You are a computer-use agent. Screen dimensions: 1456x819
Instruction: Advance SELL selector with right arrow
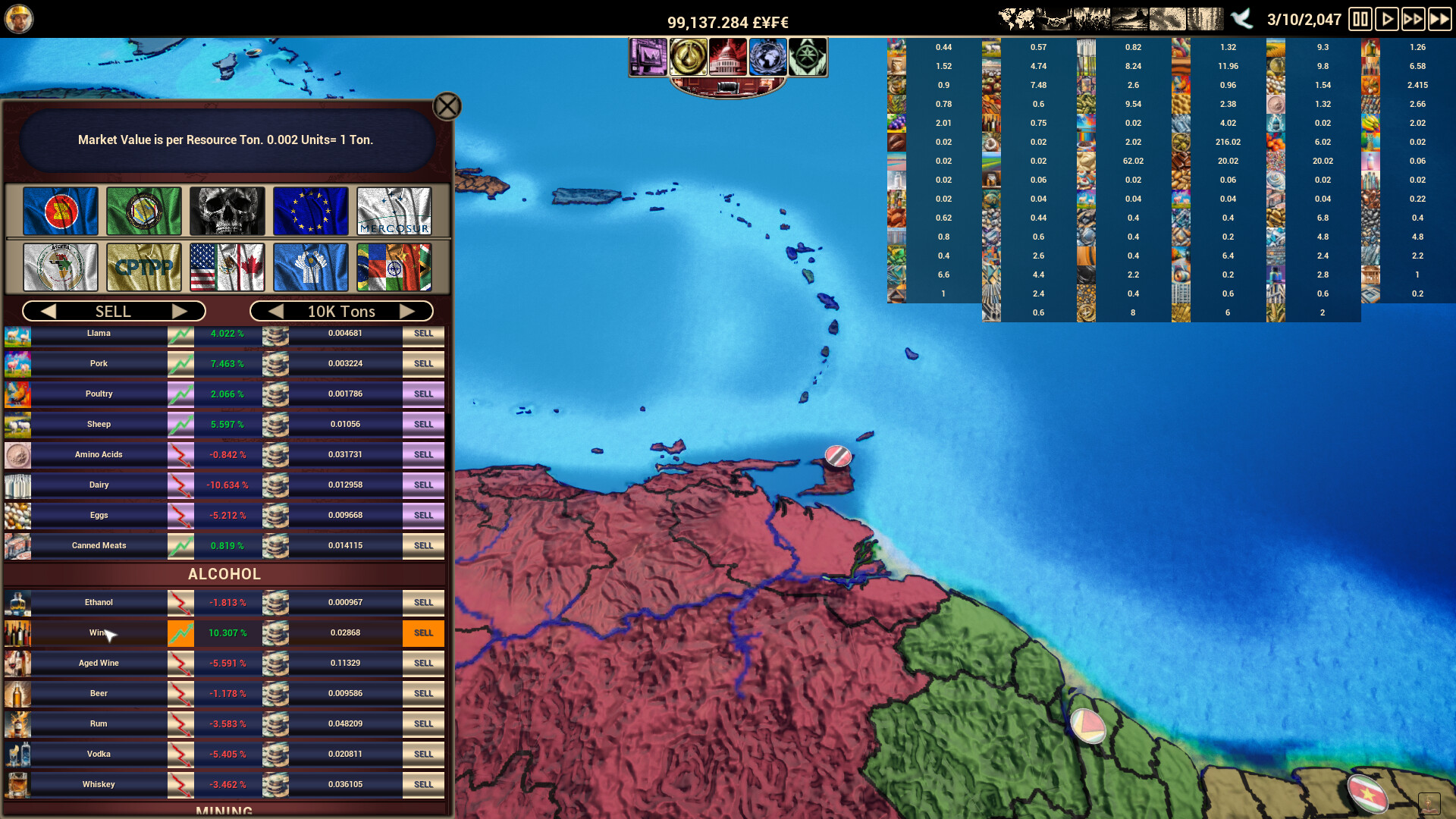[x=182, y=311]
